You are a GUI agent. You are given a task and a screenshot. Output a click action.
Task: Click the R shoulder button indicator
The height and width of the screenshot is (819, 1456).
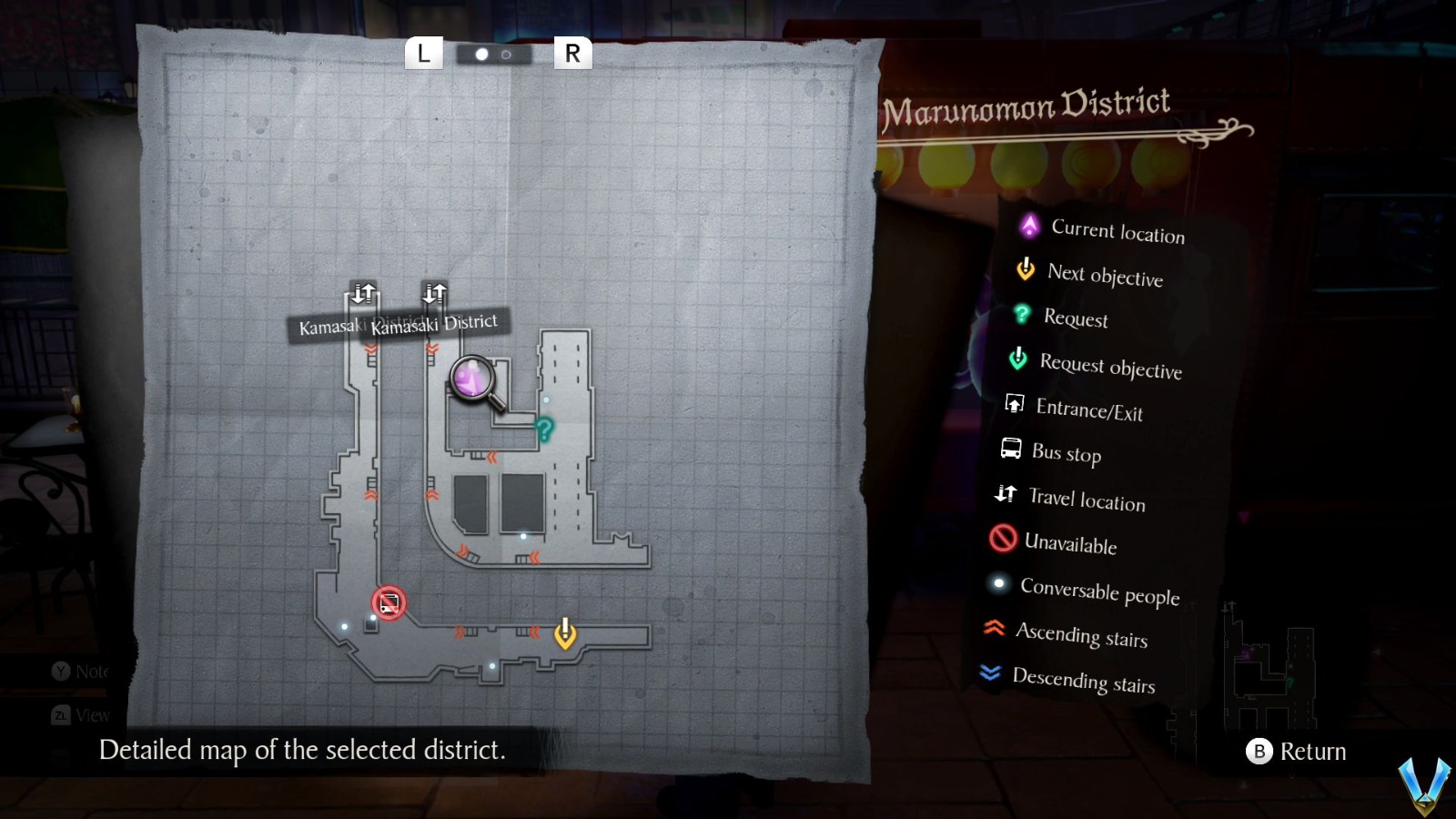click(x=571, y=54)
